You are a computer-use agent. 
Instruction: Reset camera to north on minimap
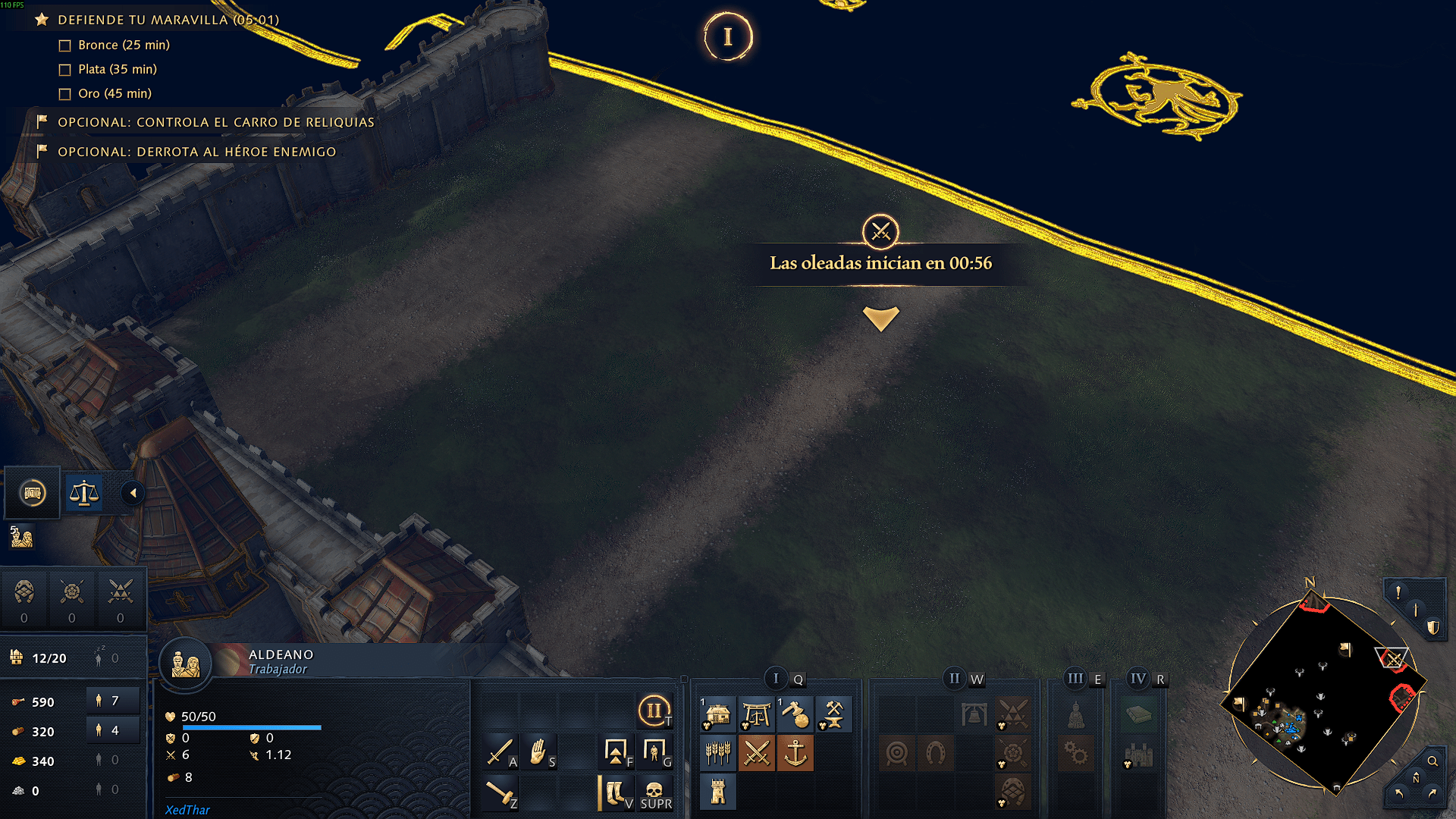(x=1416, y=779)
